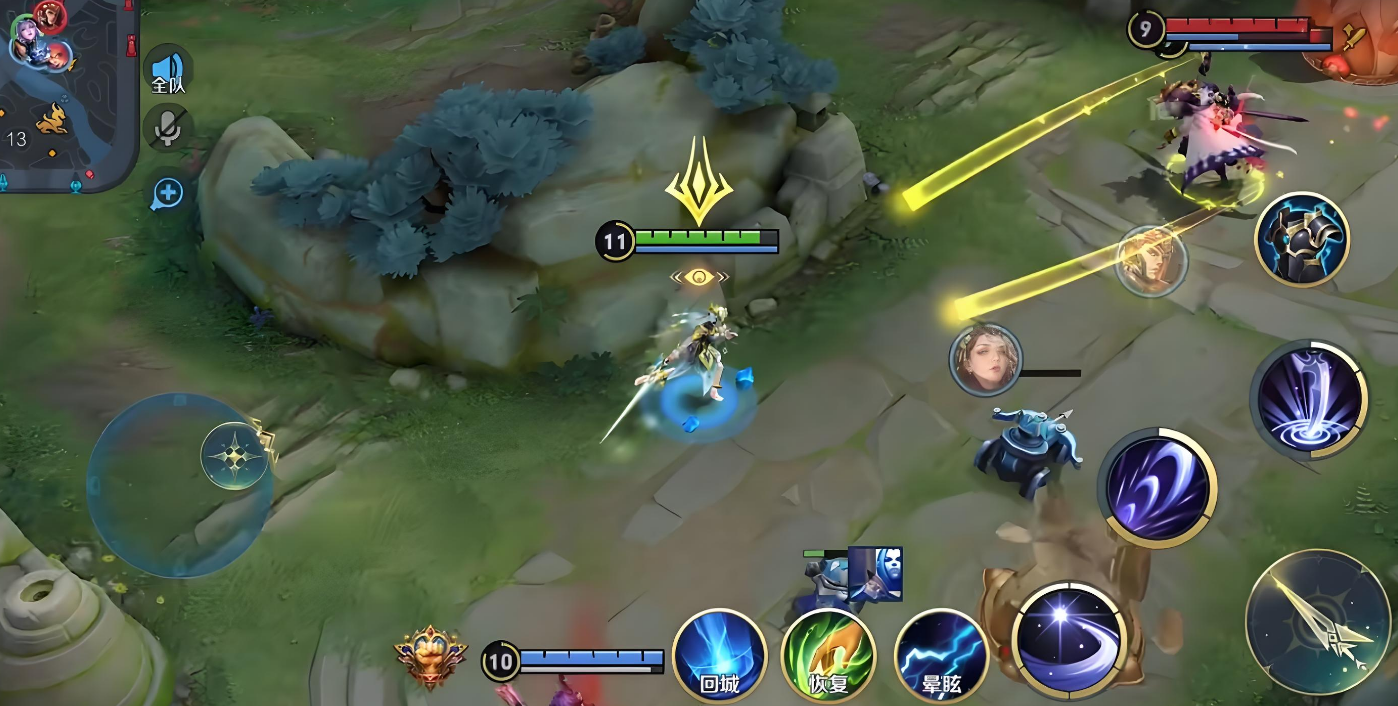
Task: Activate the purple crescent slash skill
Action: click(x=1158, y=489)
